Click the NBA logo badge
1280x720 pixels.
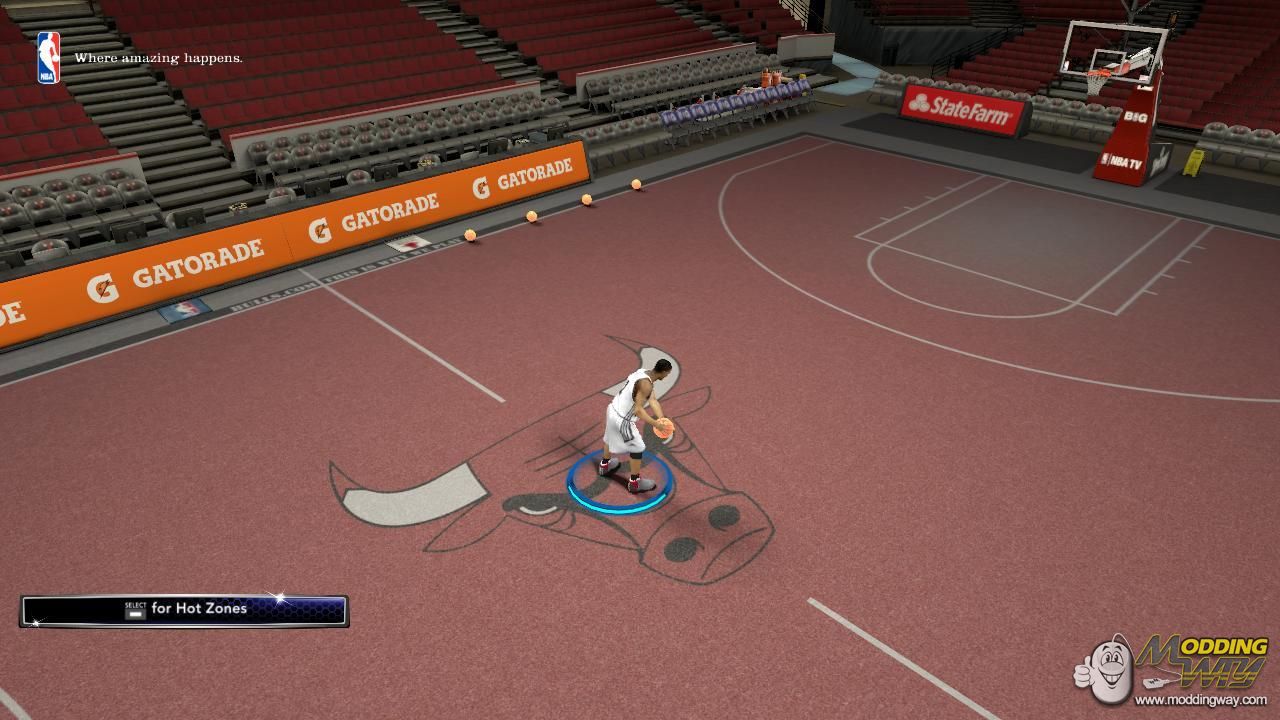pyautogui.click(x=48, y=57)
